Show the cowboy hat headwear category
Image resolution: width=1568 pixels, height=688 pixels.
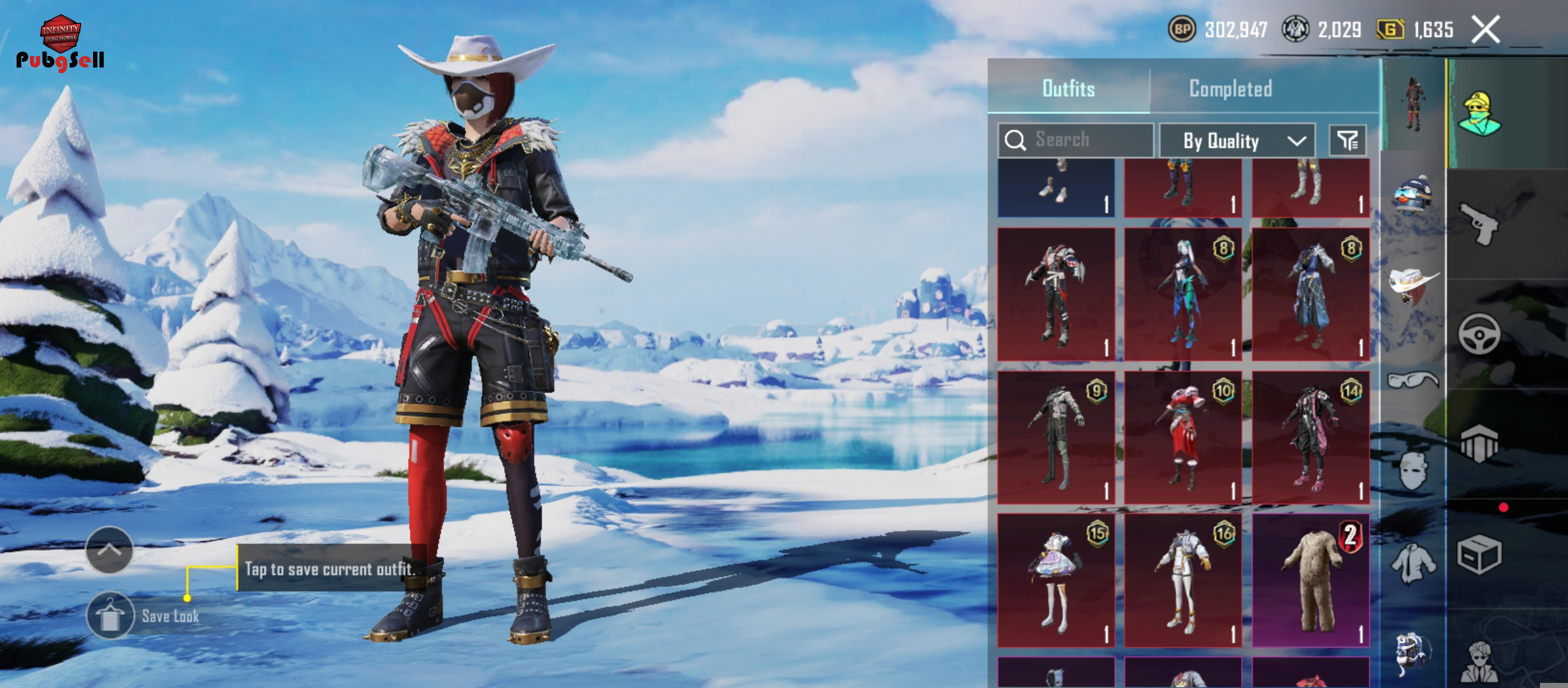pos(1413,285)
